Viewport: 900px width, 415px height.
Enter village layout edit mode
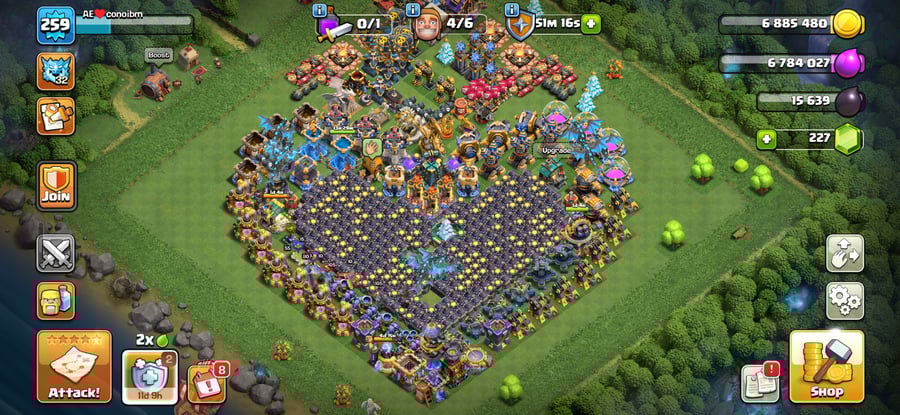pos(845,254)
